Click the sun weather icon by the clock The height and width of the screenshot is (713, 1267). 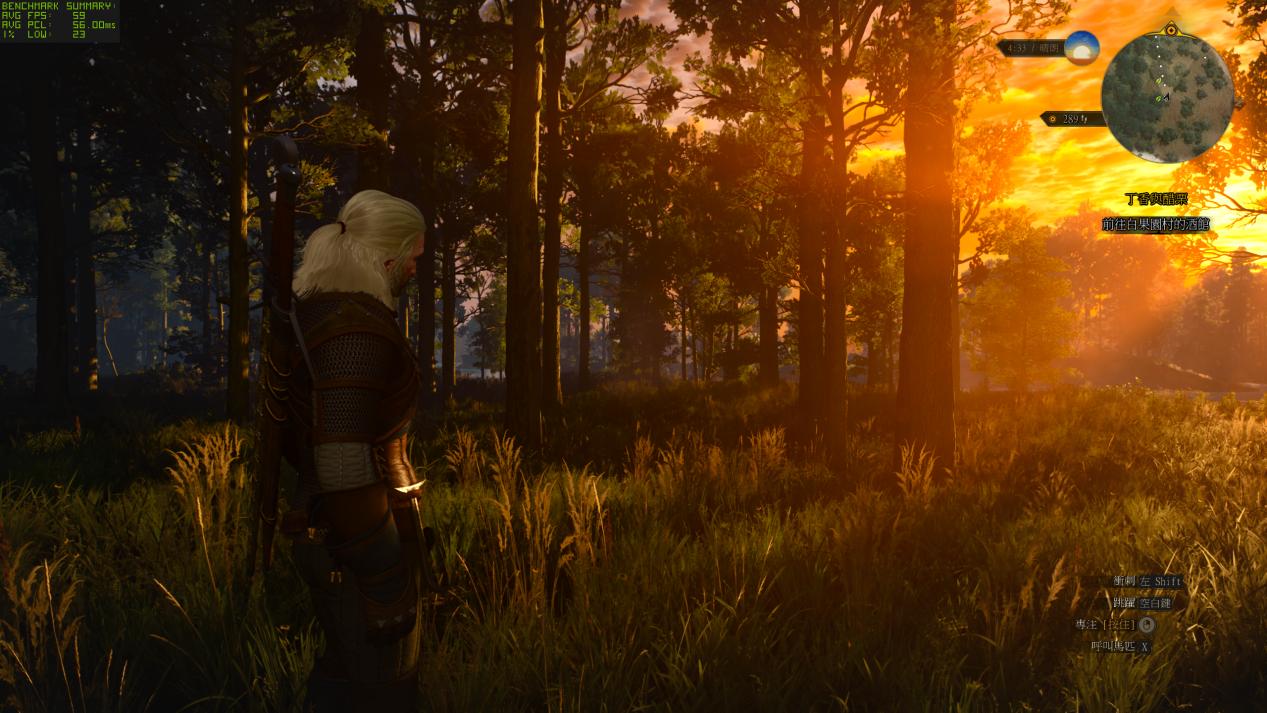click(1082, 47)
